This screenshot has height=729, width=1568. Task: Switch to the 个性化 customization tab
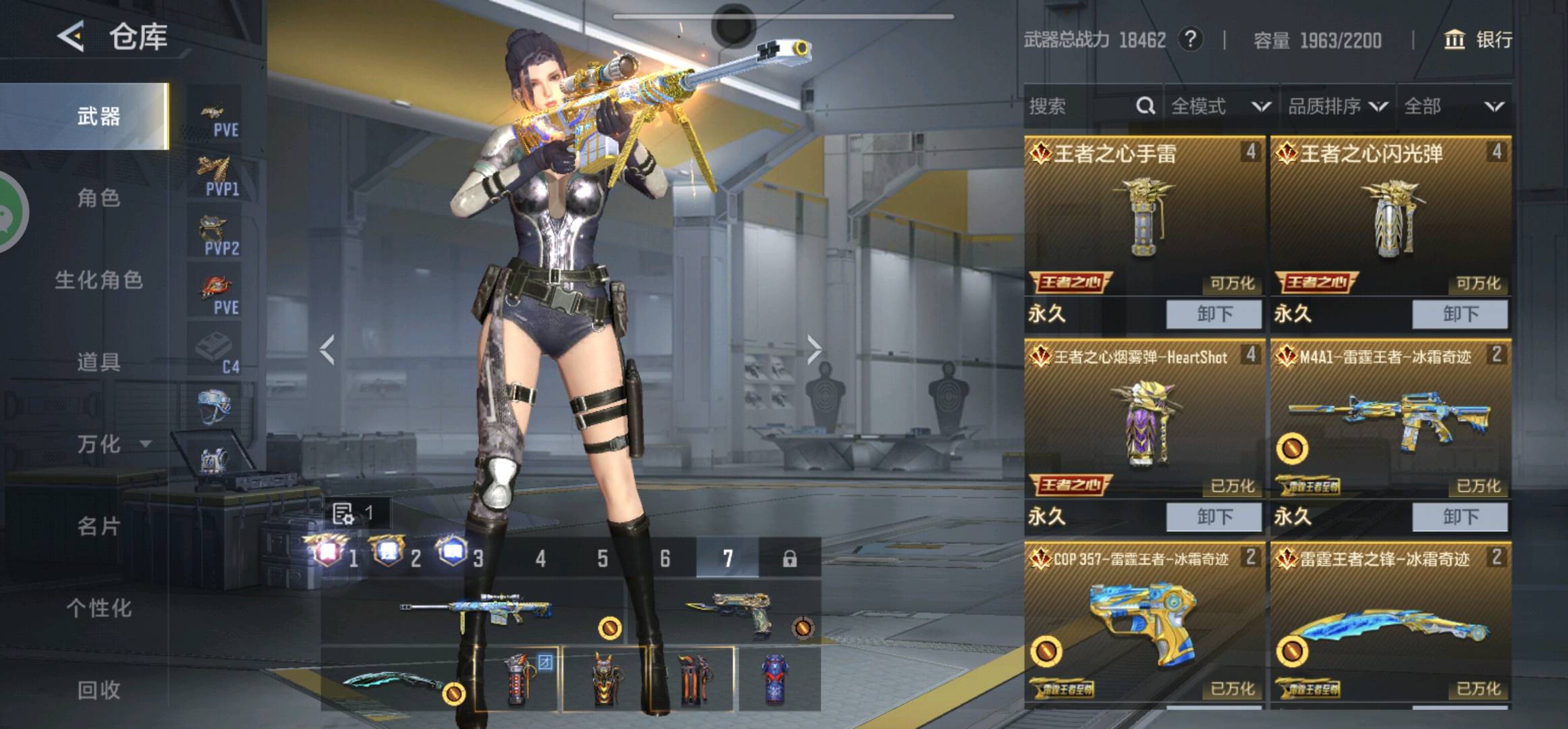click(x=99, y=608)
